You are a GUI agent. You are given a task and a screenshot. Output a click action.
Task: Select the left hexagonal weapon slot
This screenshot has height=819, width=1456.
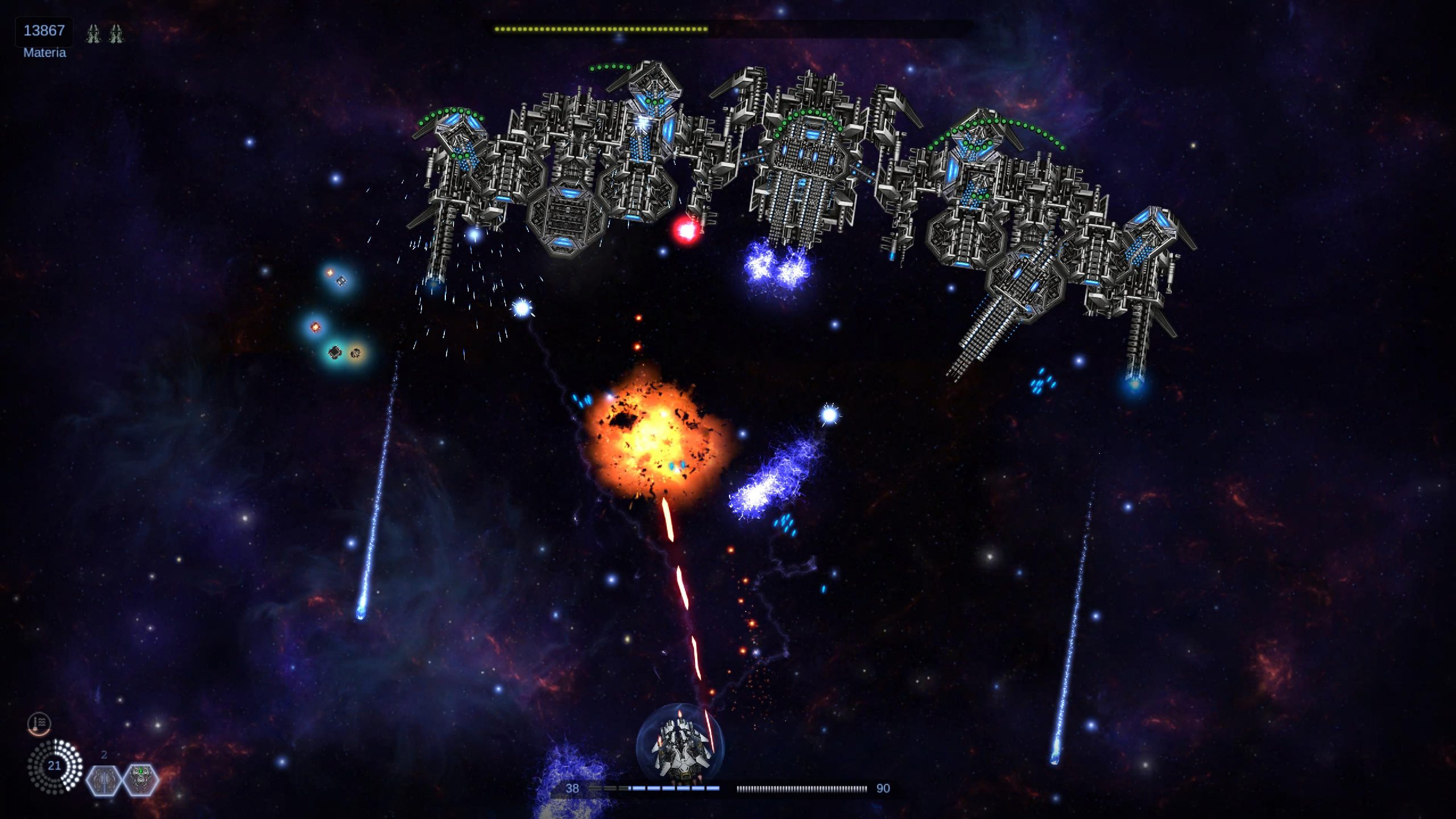(x=104, y=779)
